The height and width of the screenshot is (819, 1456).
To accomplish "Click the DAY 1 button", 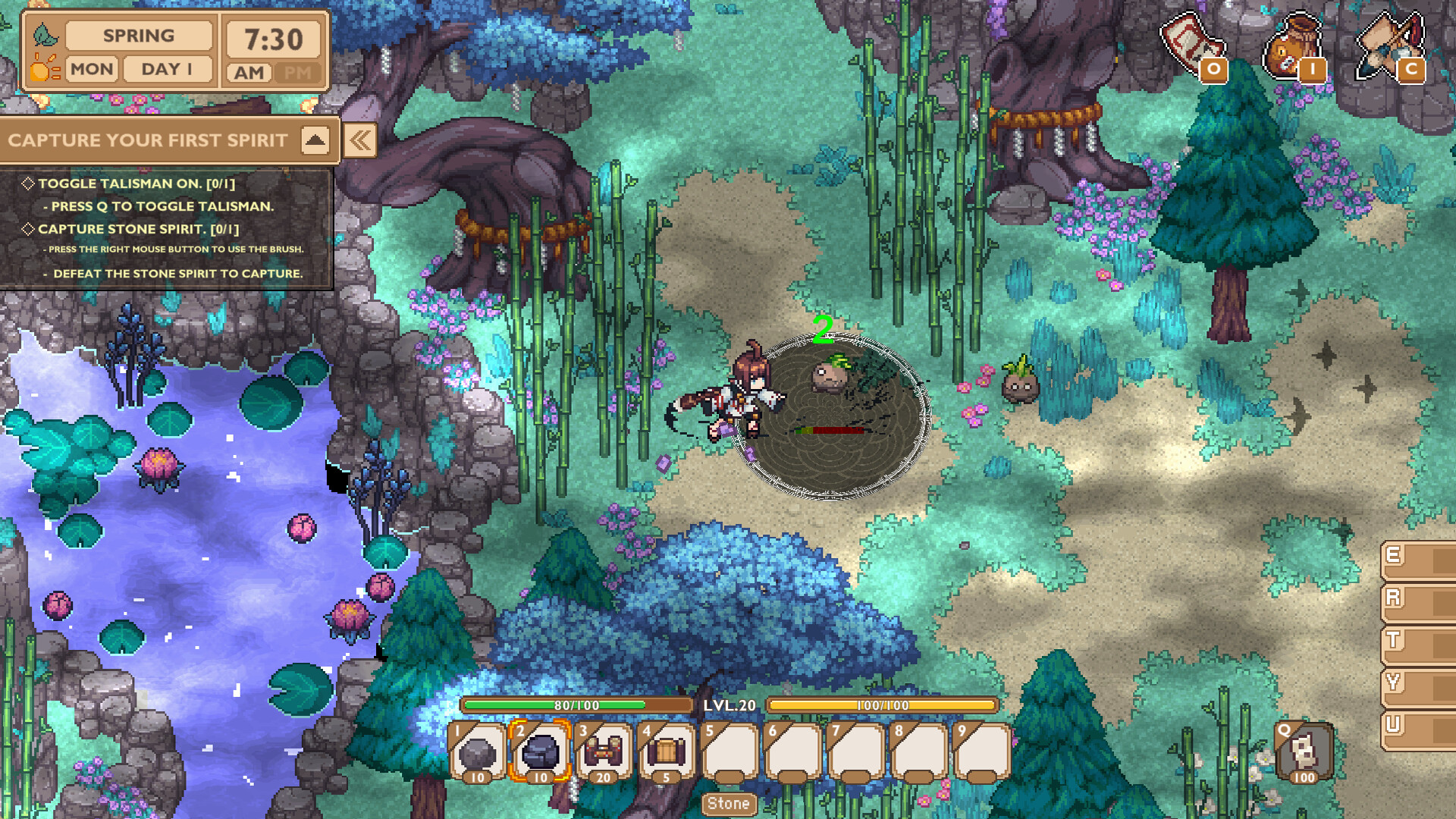I will click(166, 70).
